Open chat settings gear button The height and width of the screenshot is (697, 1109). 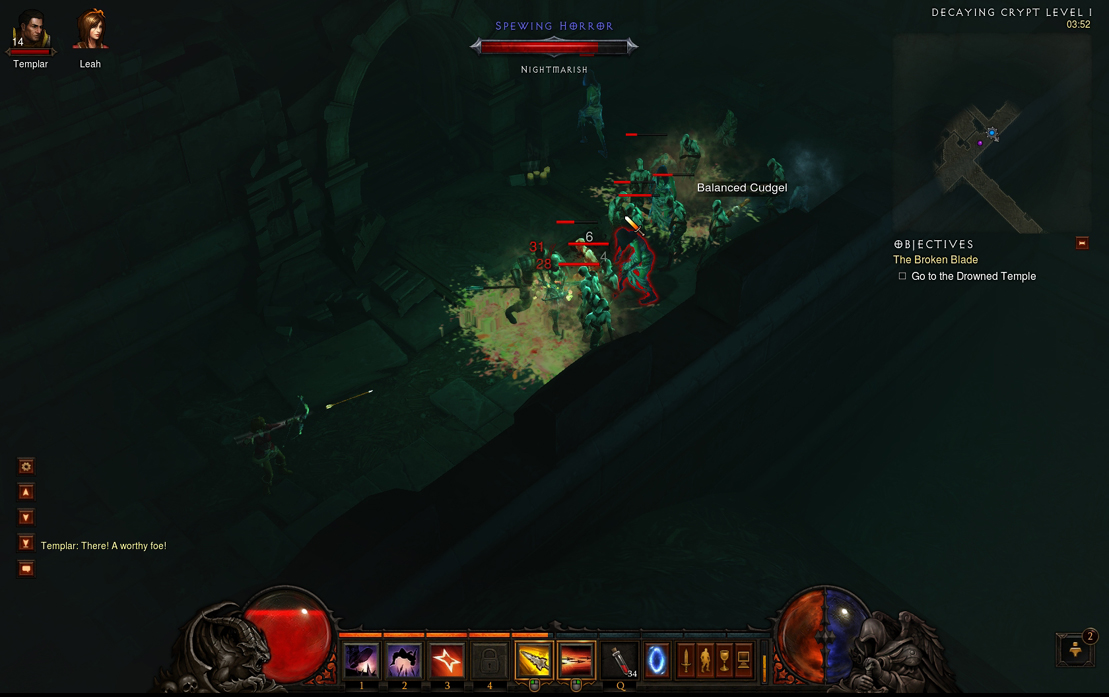click(26, 466)
